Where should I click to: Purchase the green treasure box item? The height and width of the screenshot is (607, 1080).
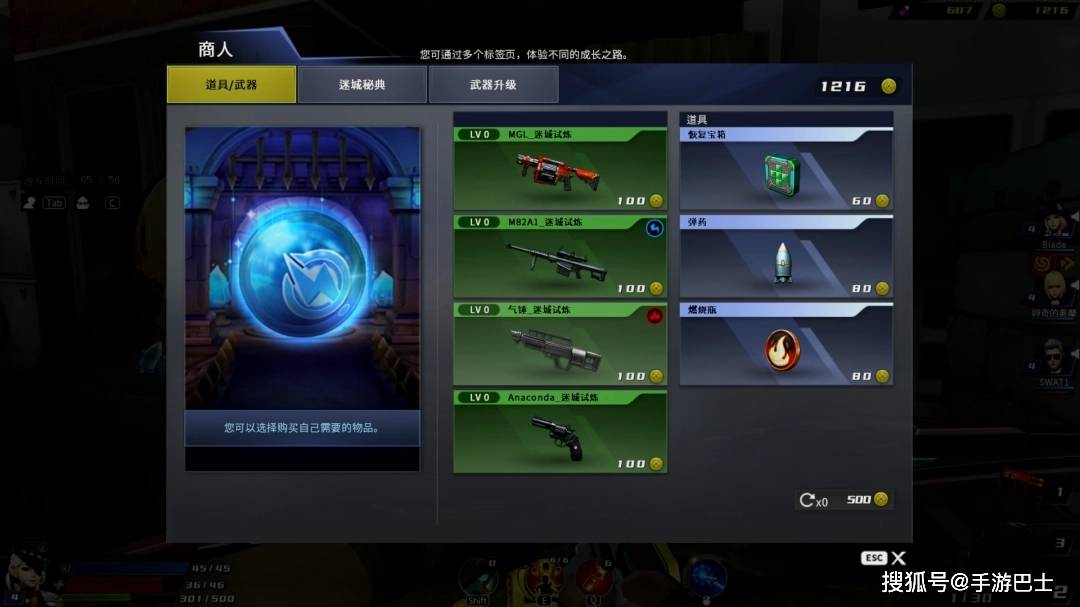coord(786,169)
